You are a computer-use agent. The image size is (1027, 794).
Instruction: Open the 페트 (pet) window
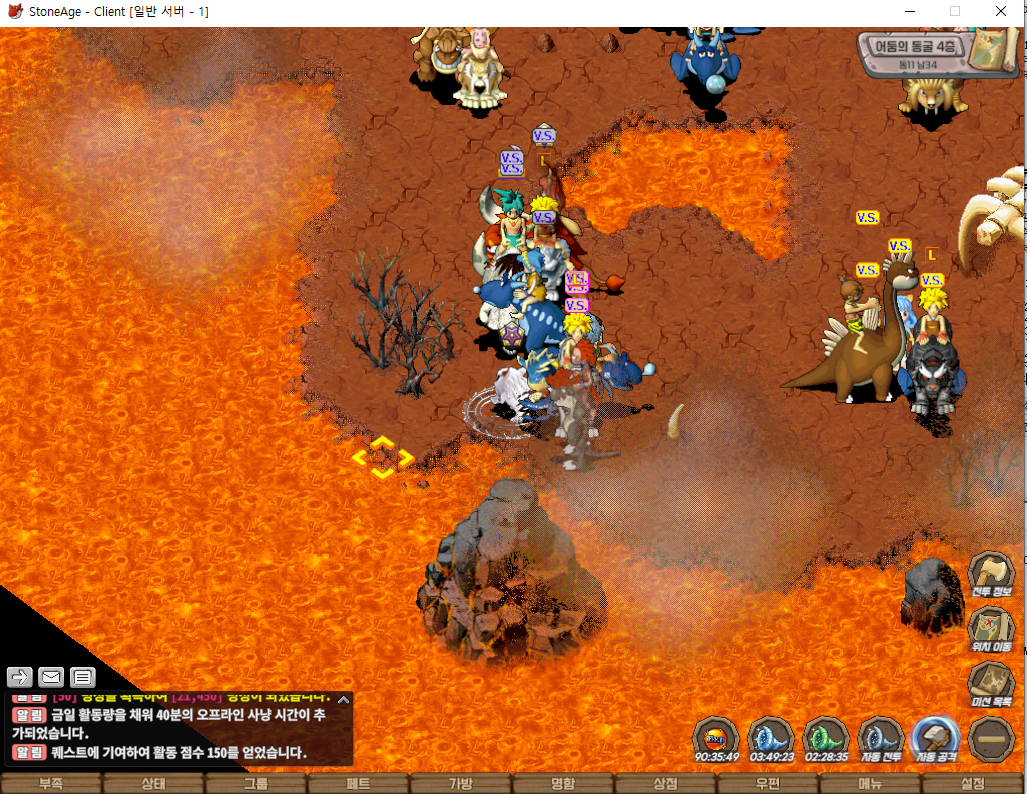358,784
